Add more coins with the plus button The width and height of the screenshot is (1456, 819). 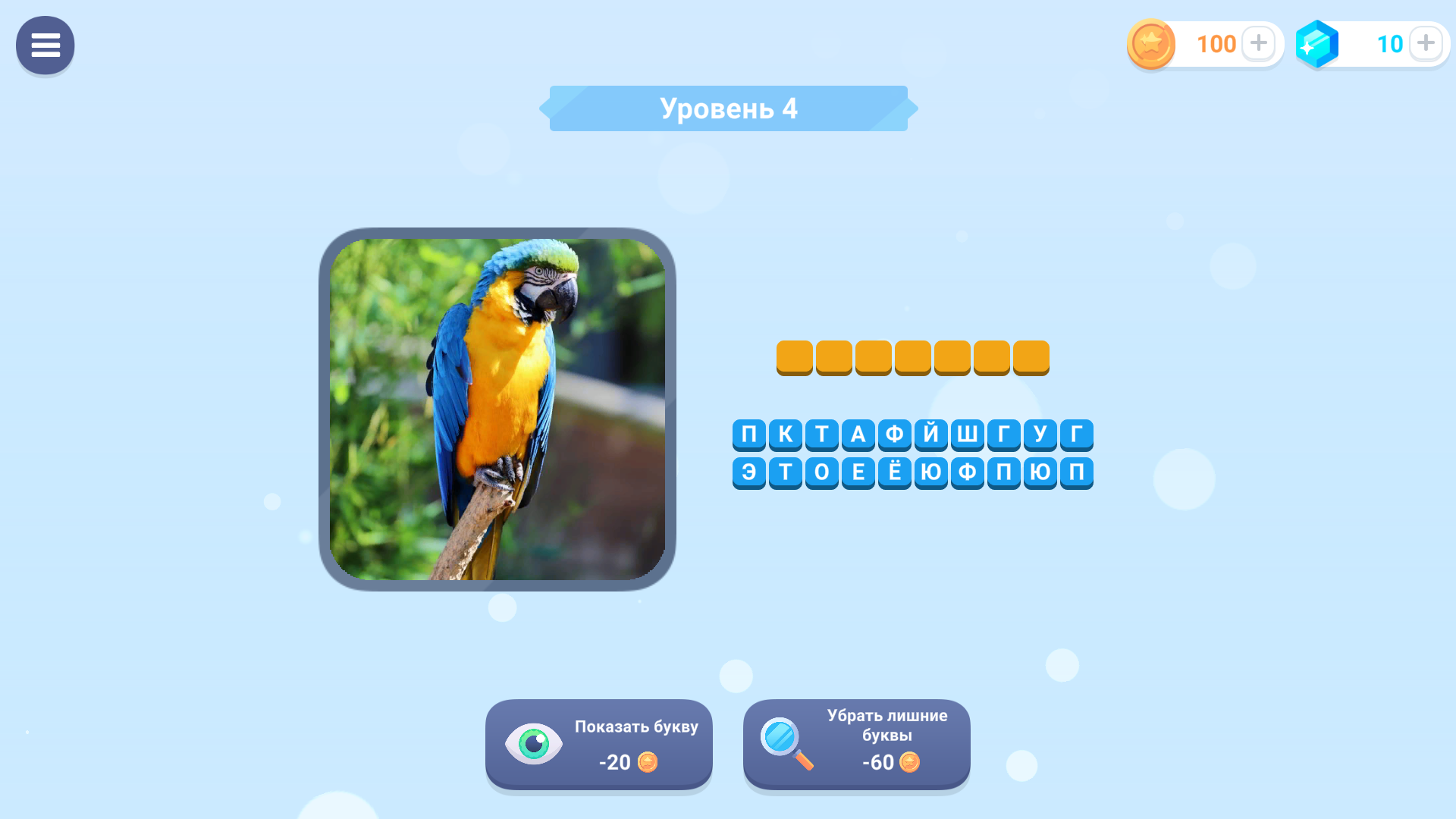(x=1258, y=43)
